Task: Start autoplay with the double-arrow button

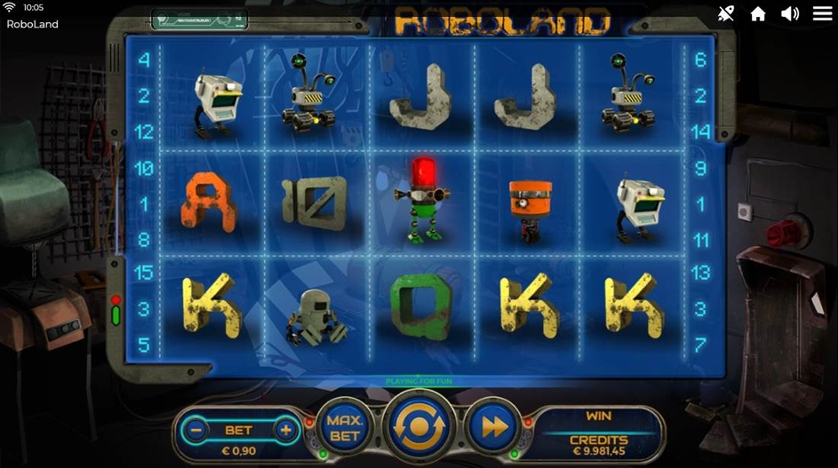Action: [490, 427]
